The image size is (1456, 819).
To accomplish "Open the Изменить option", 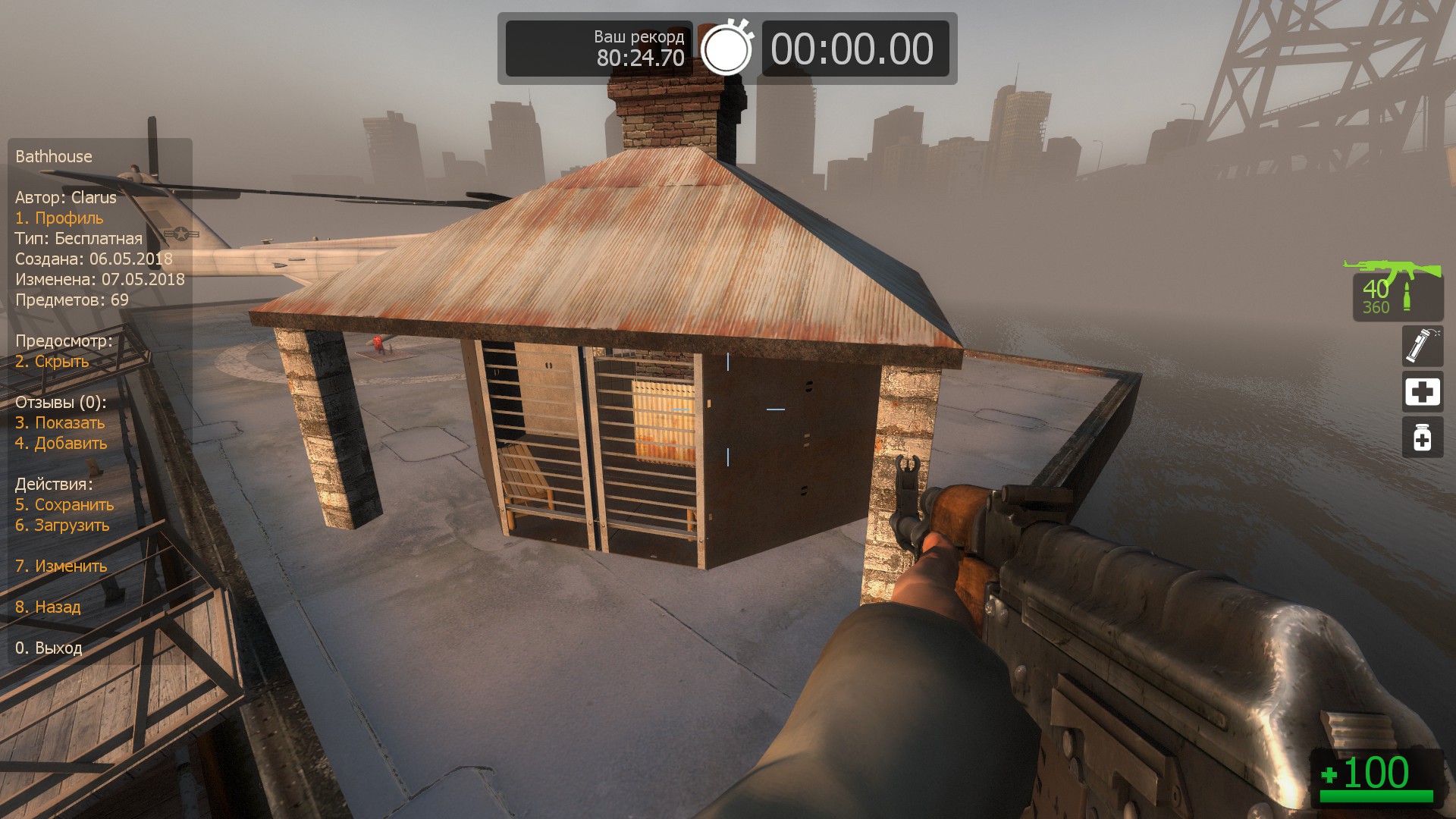I will click(x=61, y=566).
